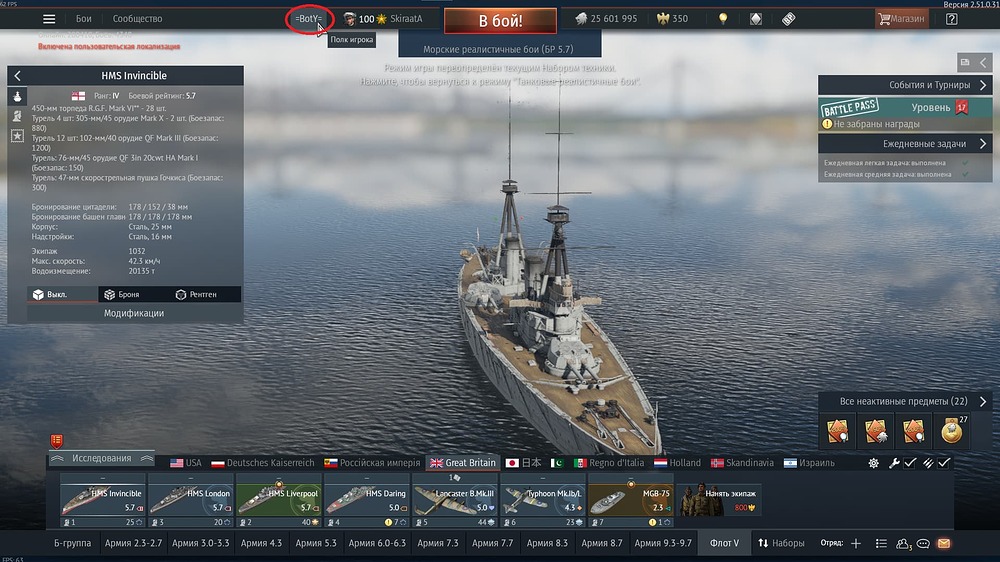Select the Lancaster B.Mk.III slot
This screenshot has height=562, width=1000.
click(454, 500)
